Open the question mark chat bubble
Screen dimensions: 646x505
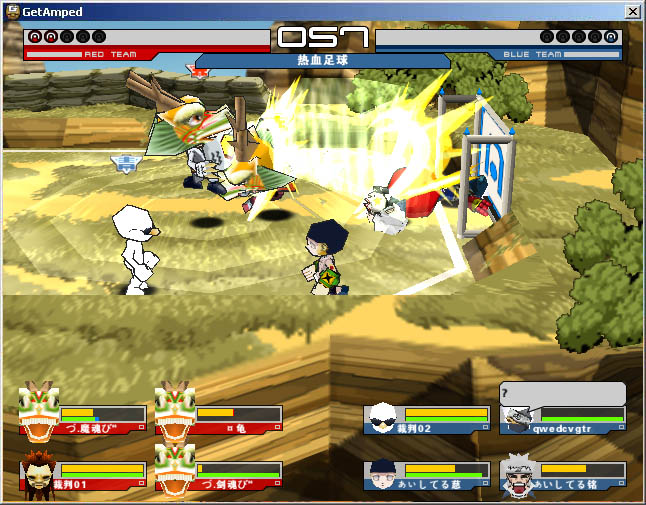[562, 393]
